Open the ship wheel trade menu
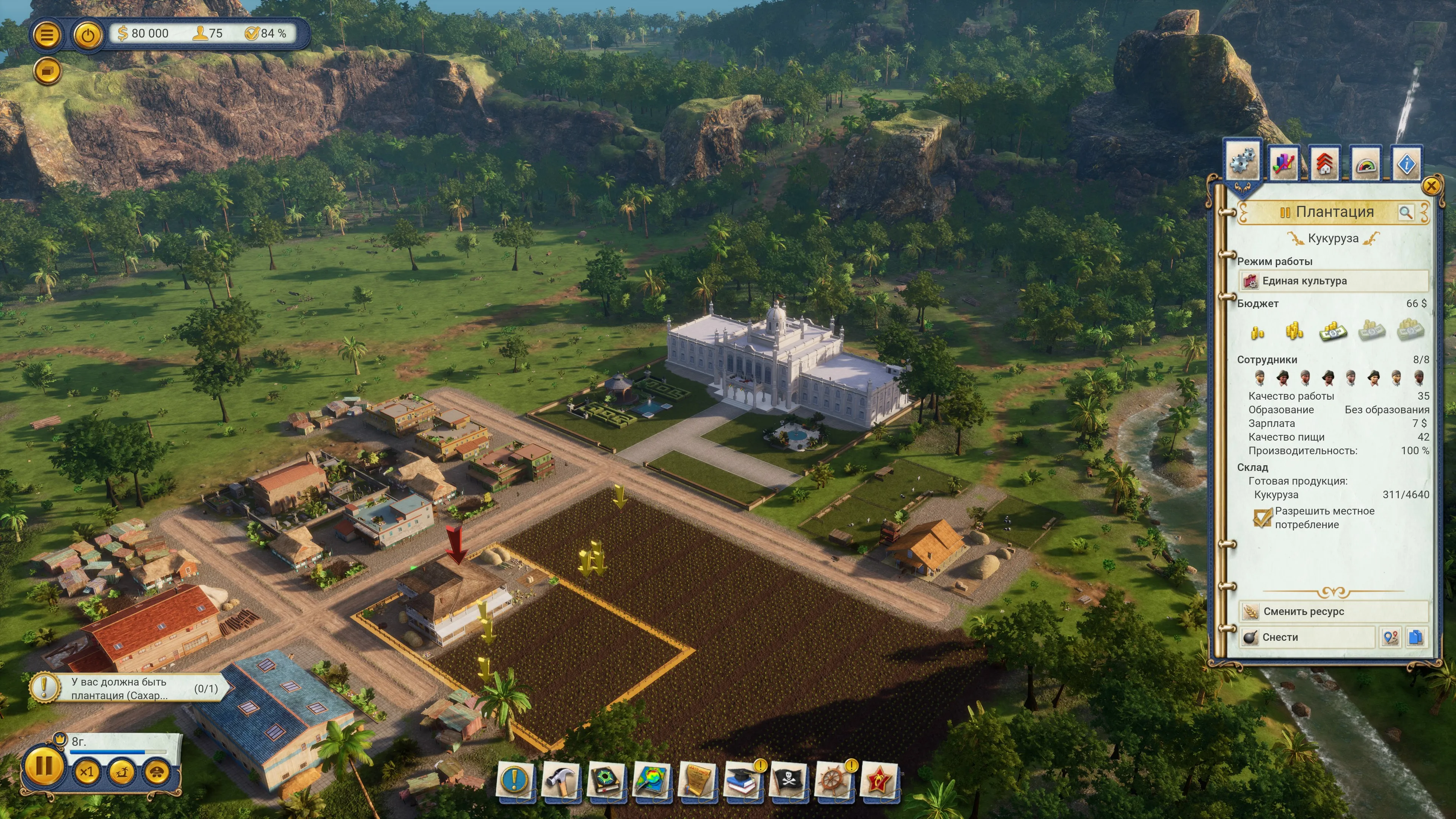The image size is (1456, 819). (x=833, y=780)
